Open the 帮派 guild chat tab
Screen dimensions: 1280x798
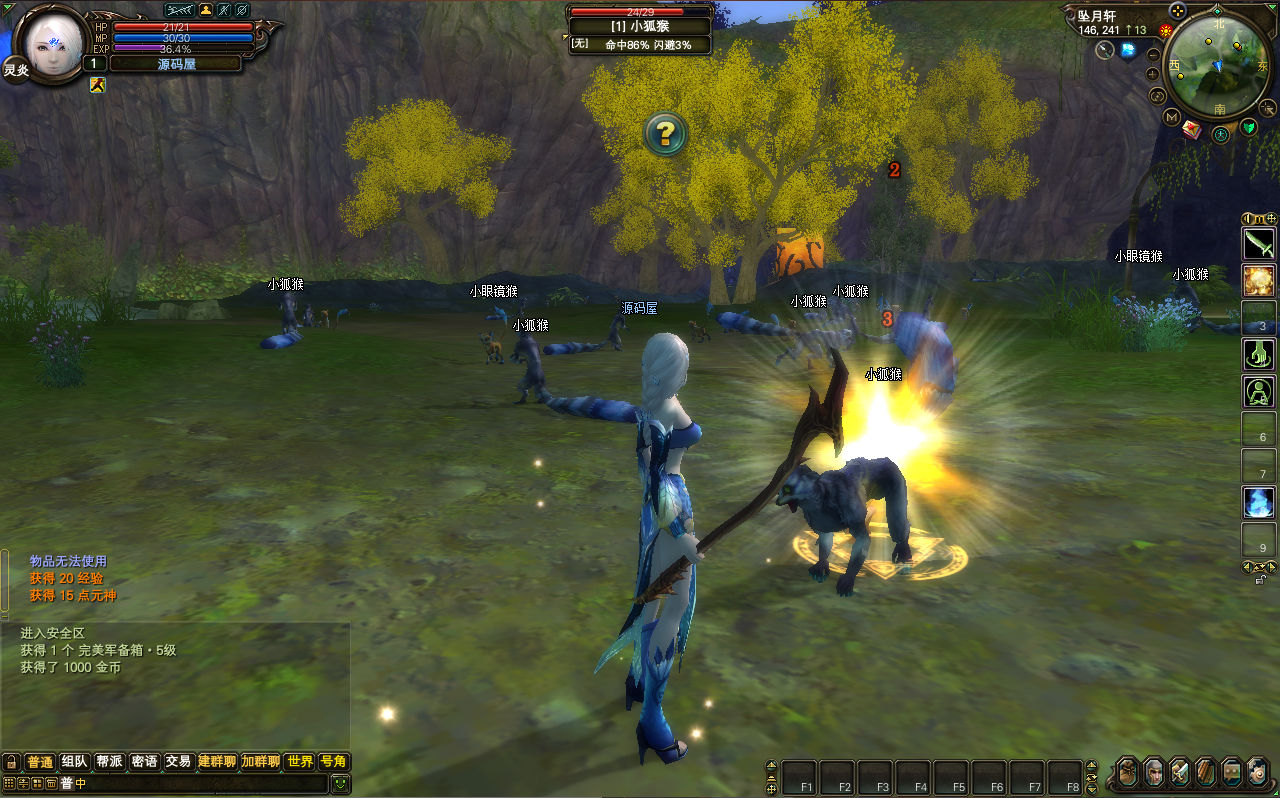110,762
